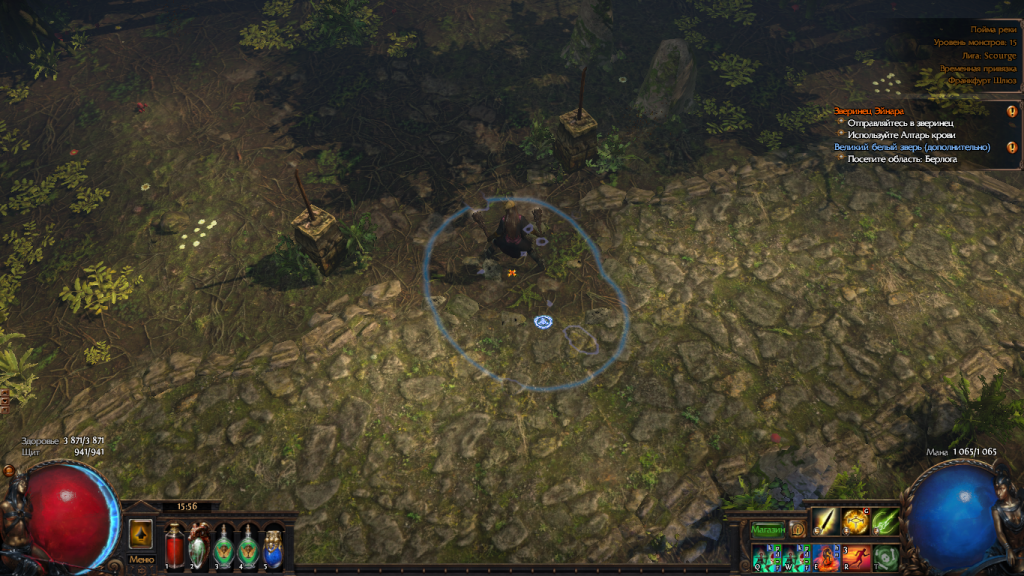Viewport: 1024px width, 576px height.
Task: Select the Зверинец Эйнара quest title
Action: 870,110
